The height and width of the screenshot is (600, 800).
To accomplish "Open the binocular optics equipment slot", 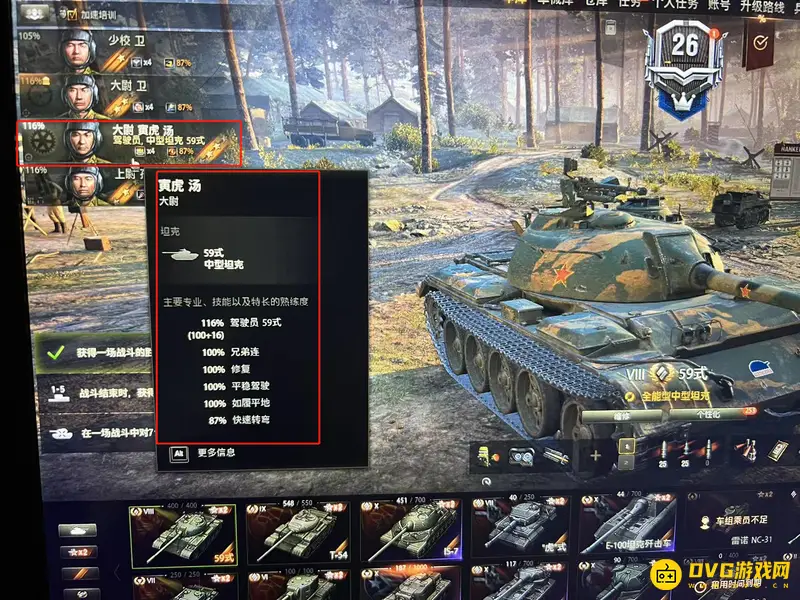I will (x=520, y=456).
